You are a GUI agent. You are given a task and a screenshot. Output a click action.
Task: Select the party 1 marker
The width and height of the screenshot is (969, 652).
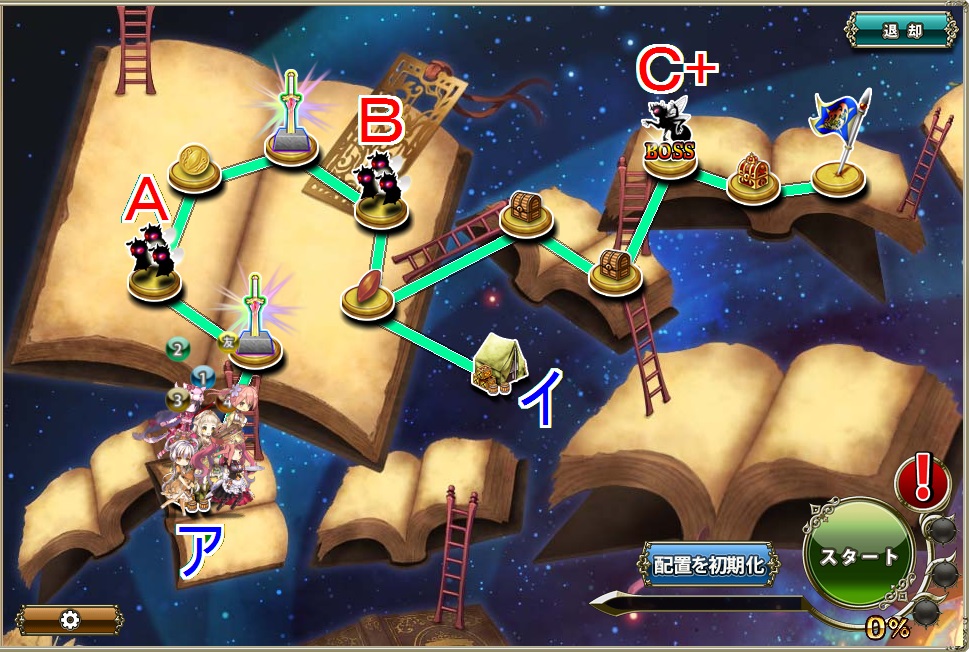click(203, 378)
